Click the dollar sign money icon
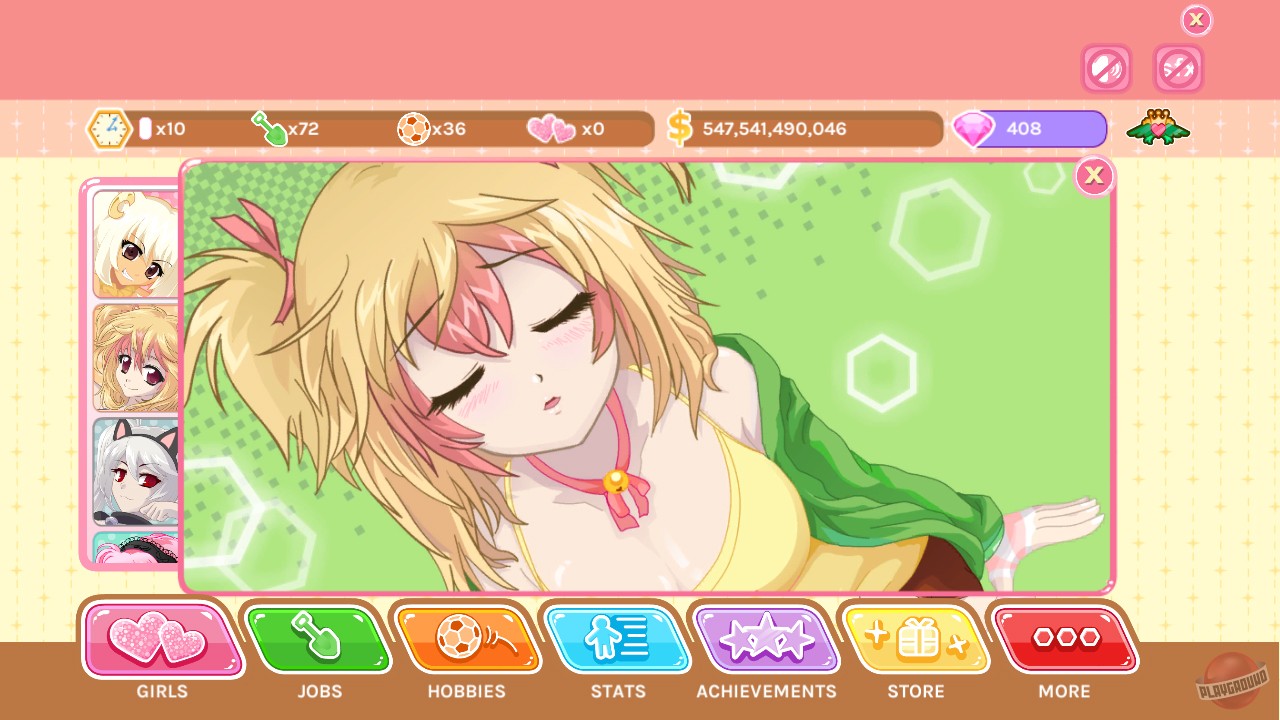The width and height of the screenshot is (1280, 720). 681,127
